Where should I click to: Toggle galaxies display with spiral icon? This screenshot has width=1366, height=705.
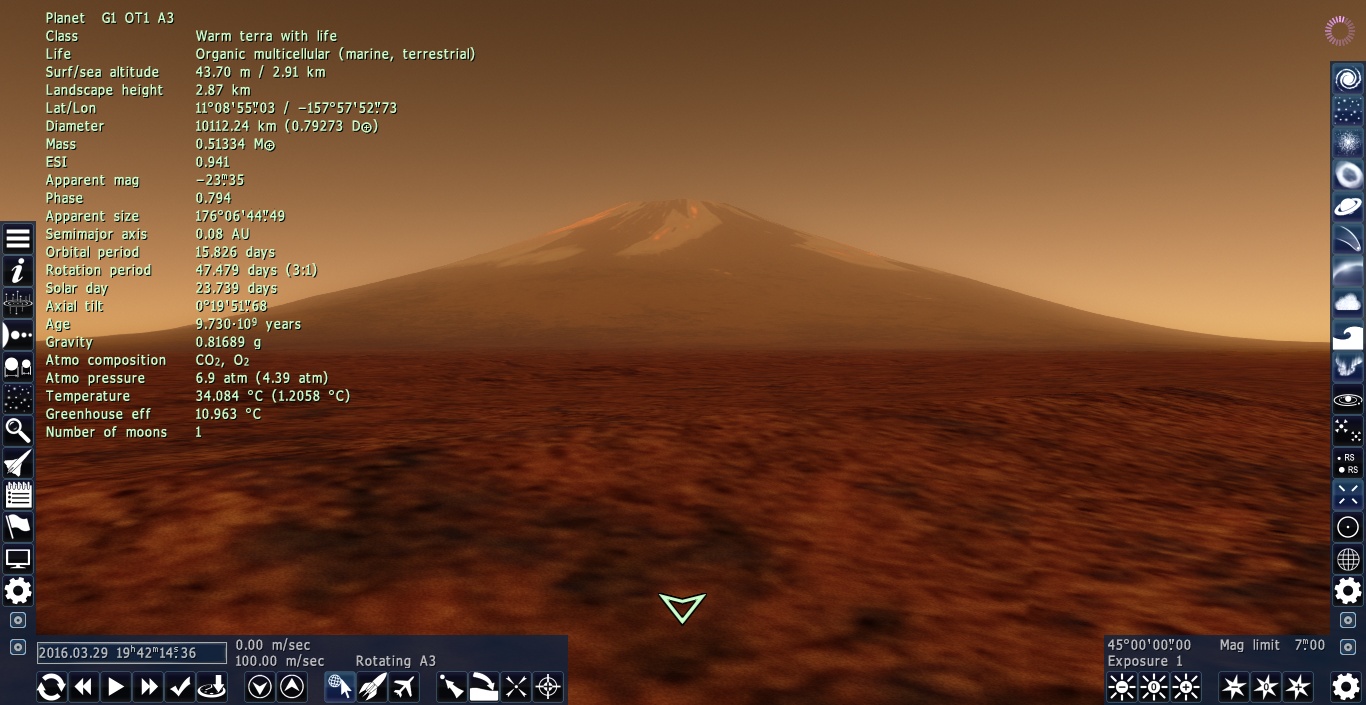[1348, 79]
